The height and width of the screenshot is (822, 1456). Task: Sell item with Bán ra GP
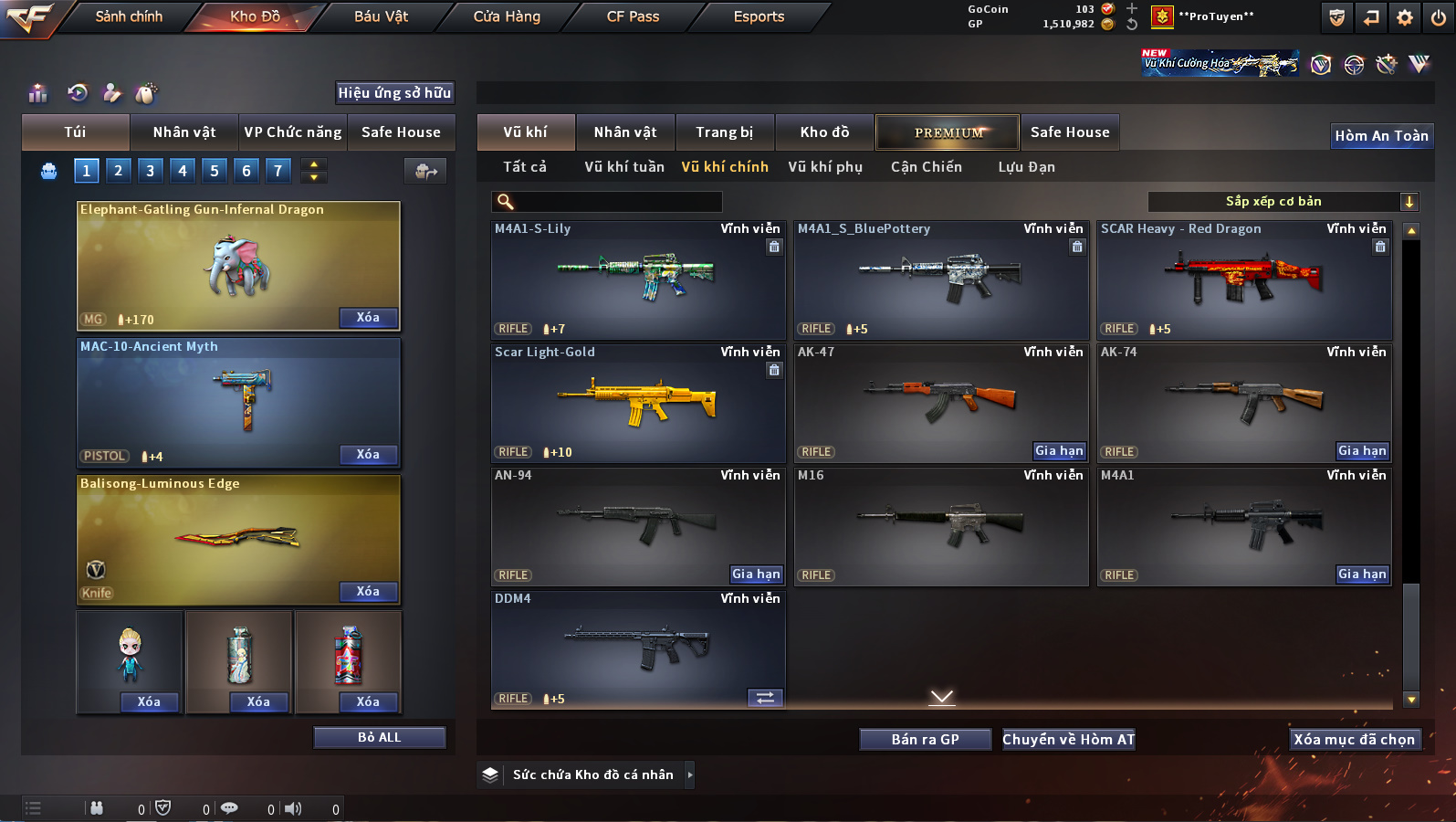click(925, 739)
